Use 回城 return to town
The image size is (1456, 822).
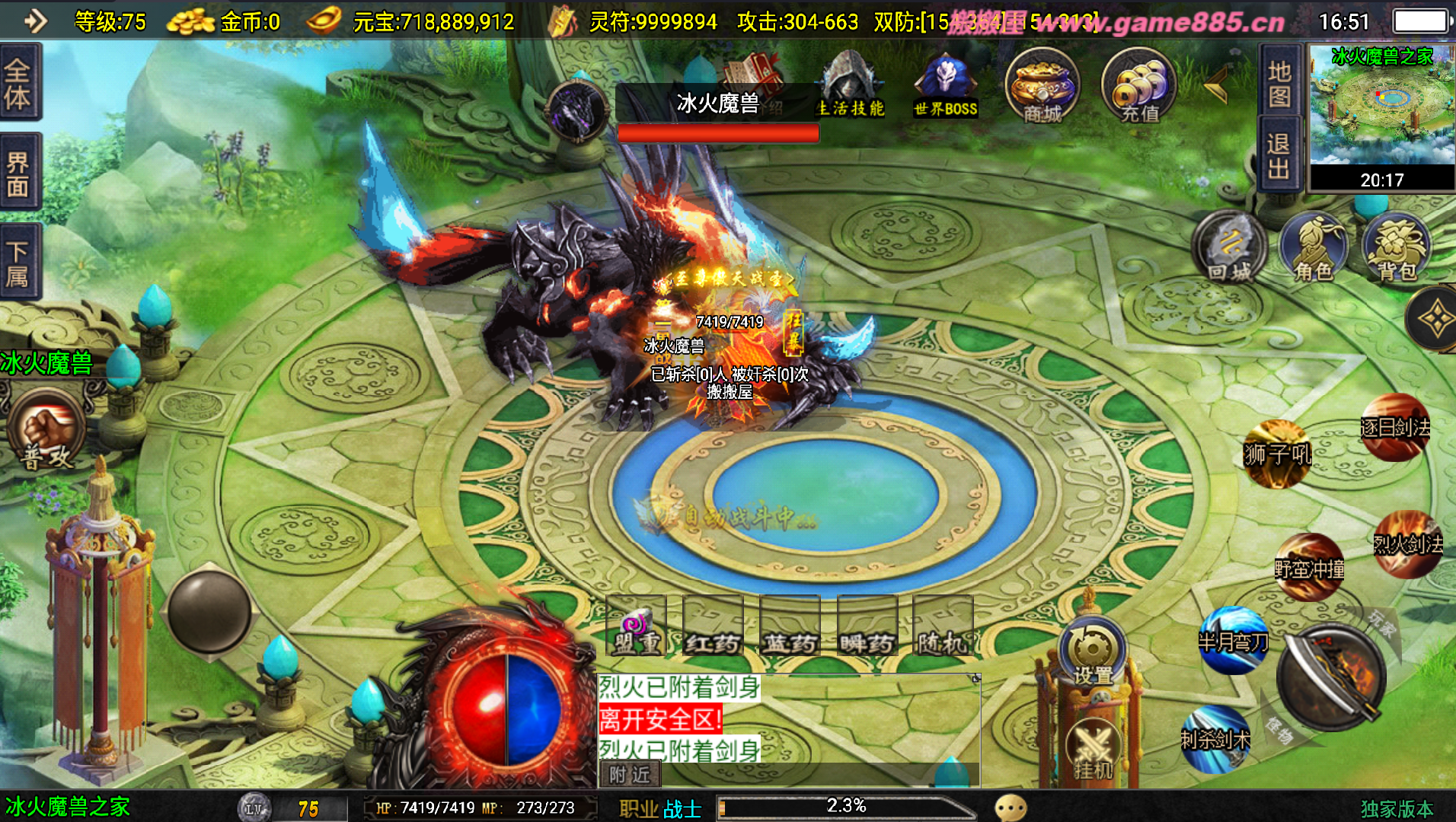click(x=1228, y=247)
